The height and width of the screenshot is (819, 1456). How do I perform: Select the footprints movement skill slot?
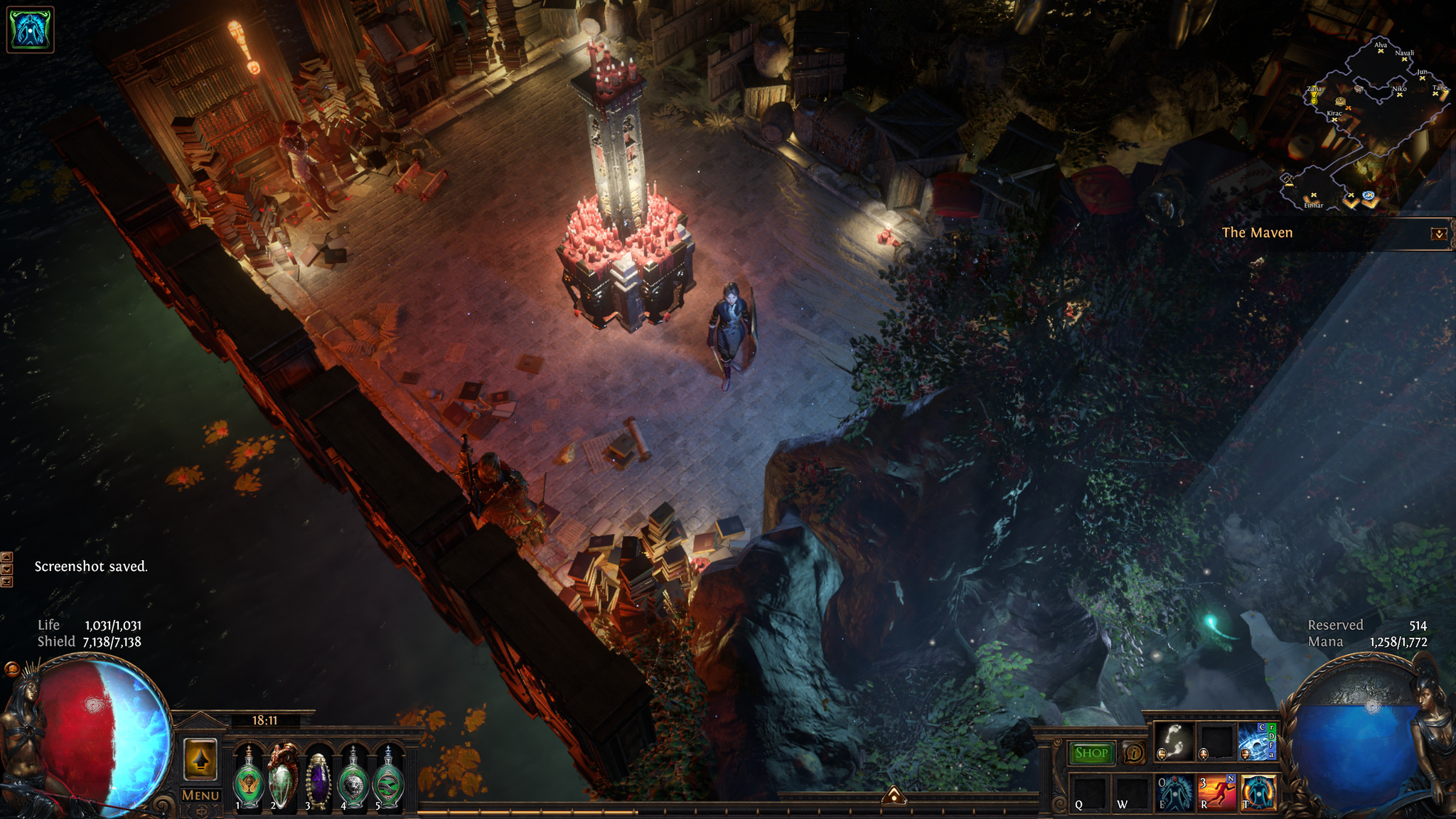point(1174,742)
